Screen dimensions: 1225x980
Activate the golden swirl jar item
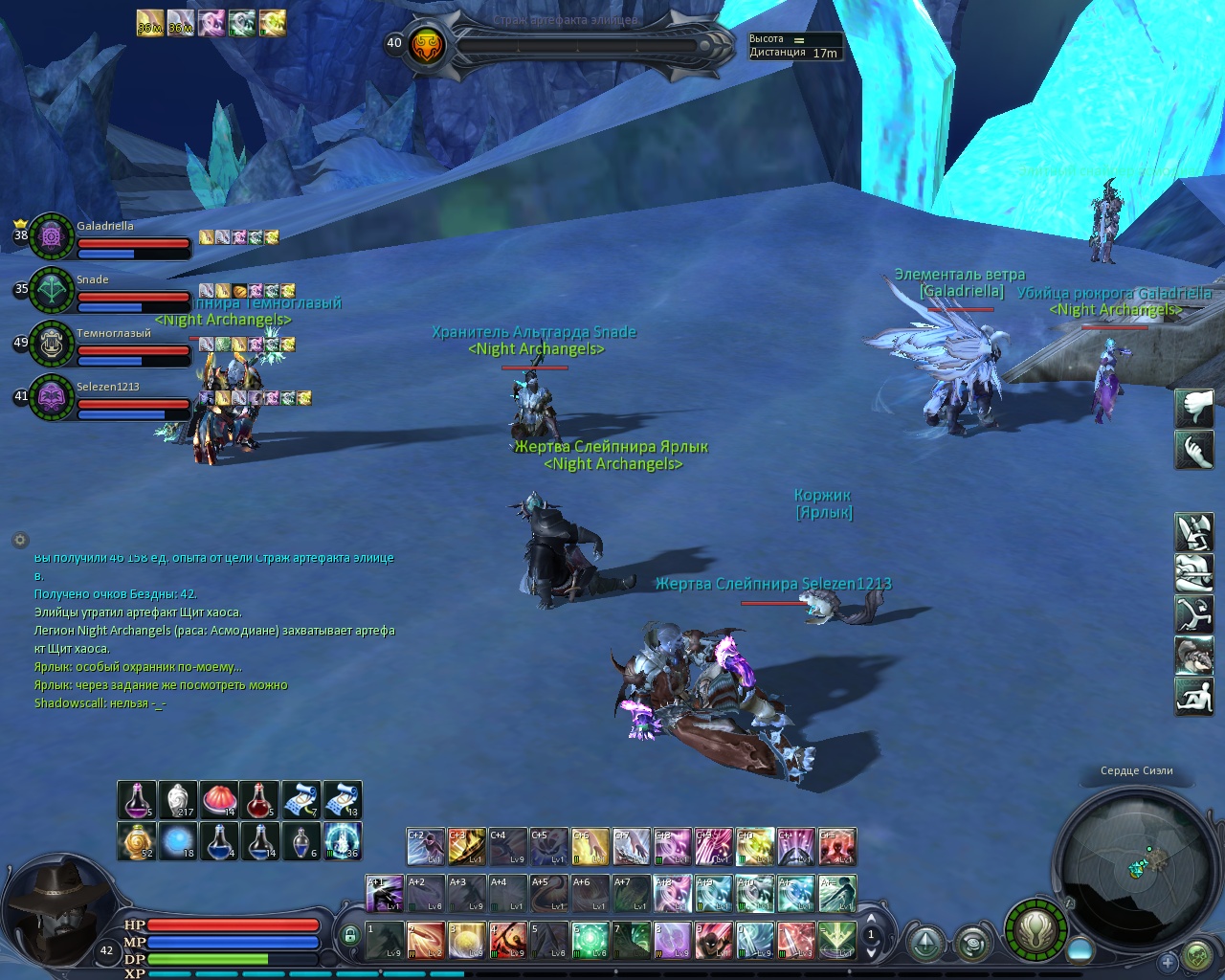(x=137, y=841)
